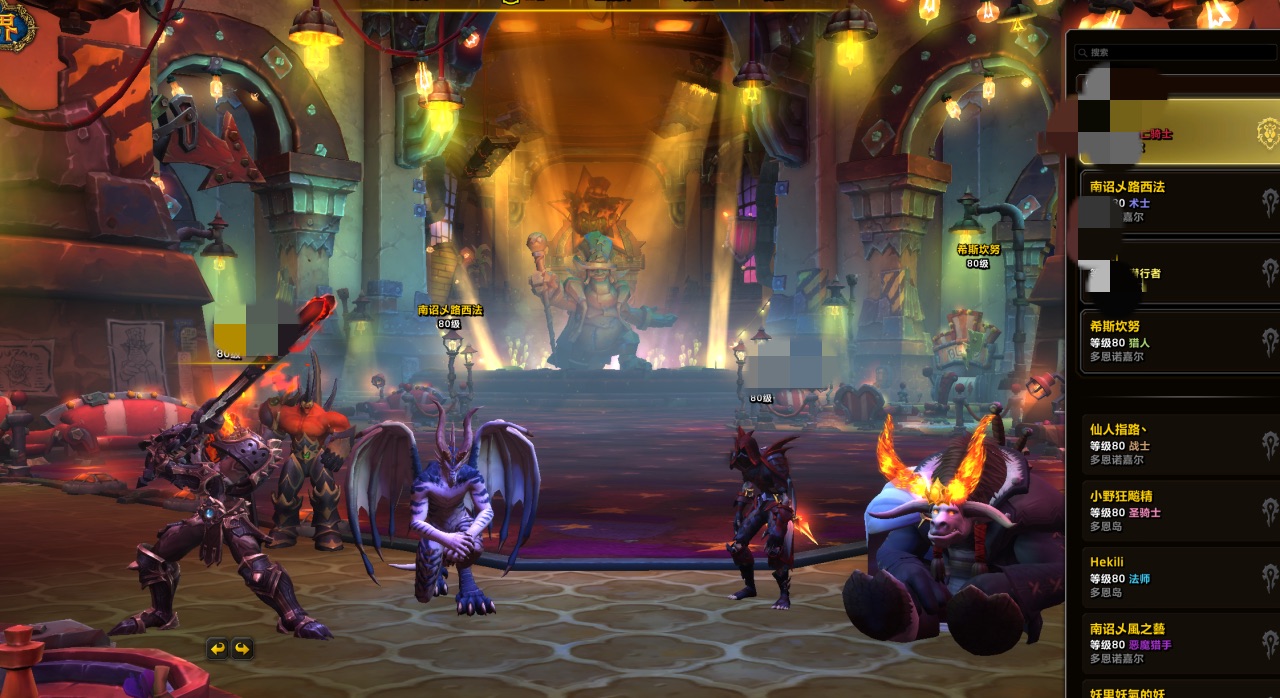Pick the demon hunter 南诏乂風之藝 in the list

1175,643
